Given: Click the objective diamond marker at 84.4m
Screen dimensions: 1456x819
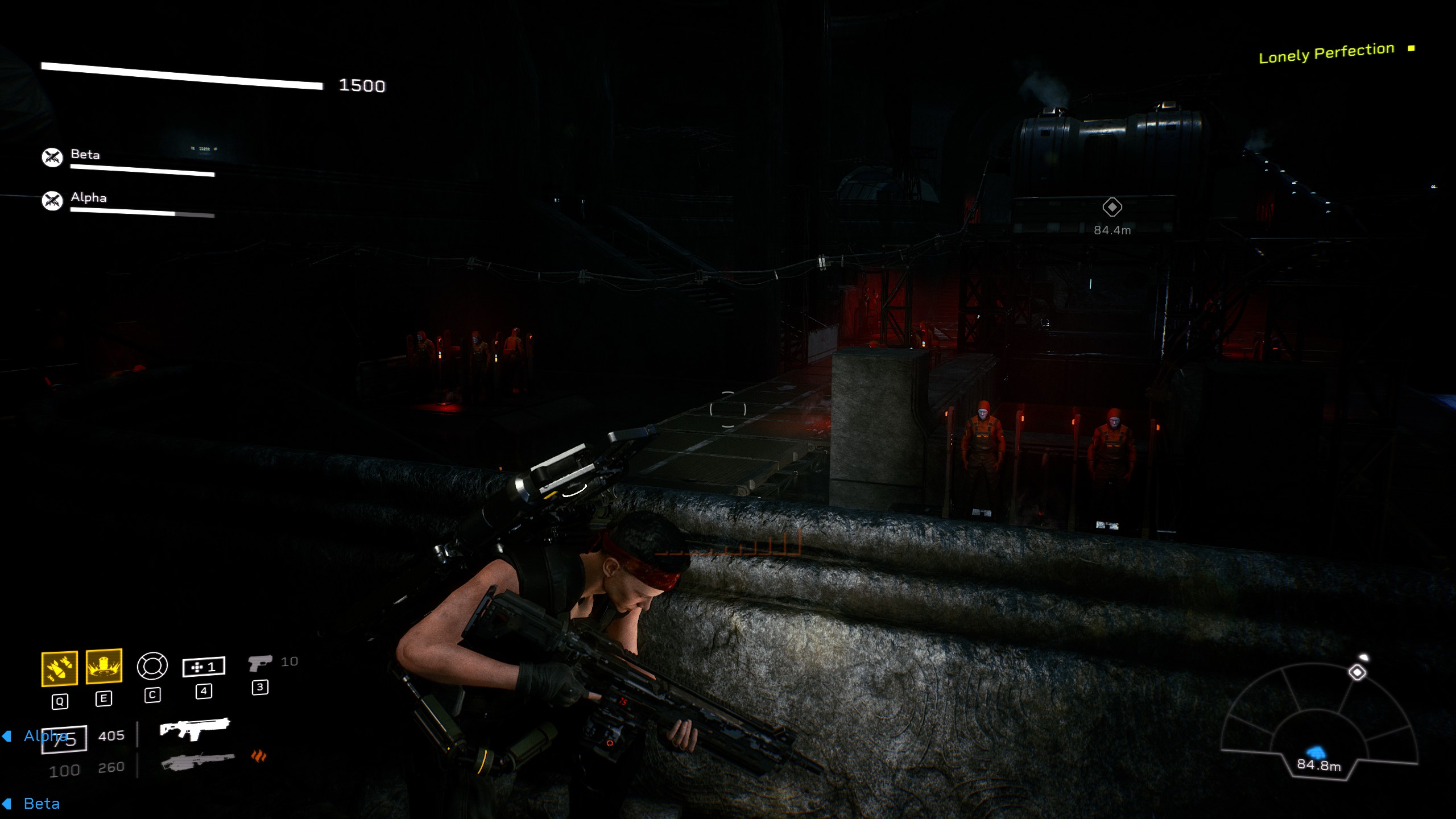Looking at the screenshot, I should click(x=1112, y=208).
